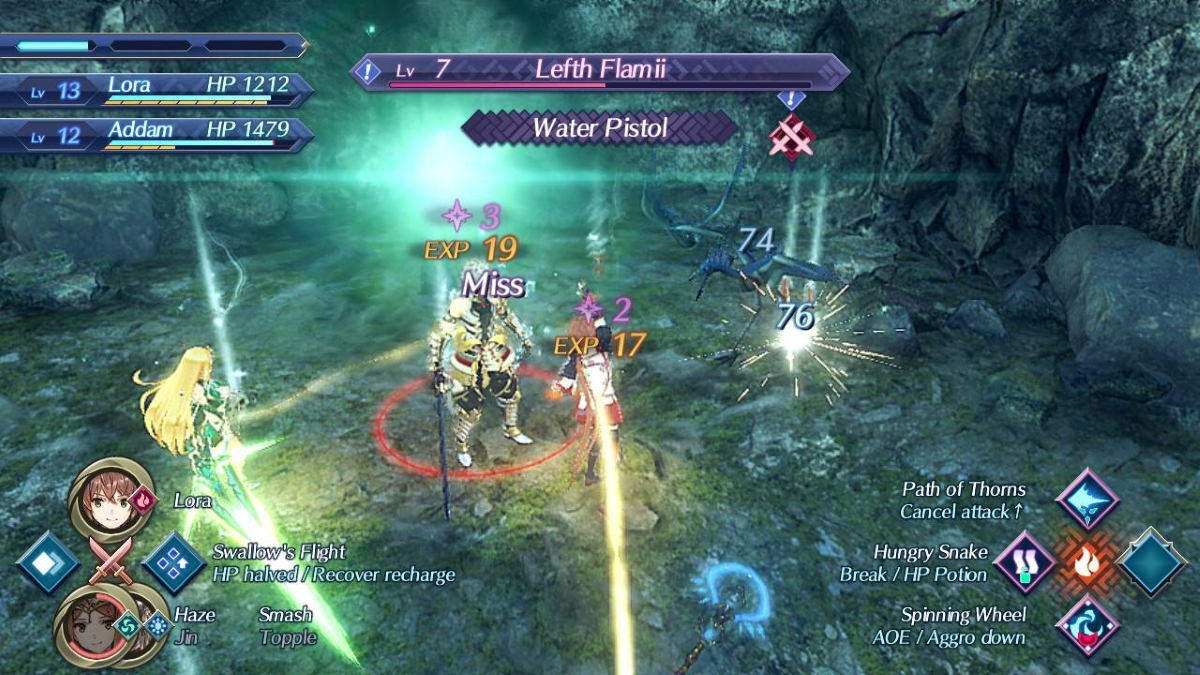Select the teal diamond switch icon beside crossed swords
The height and width of the screenshot is (675, 1200).
click(x=48, y=562)
